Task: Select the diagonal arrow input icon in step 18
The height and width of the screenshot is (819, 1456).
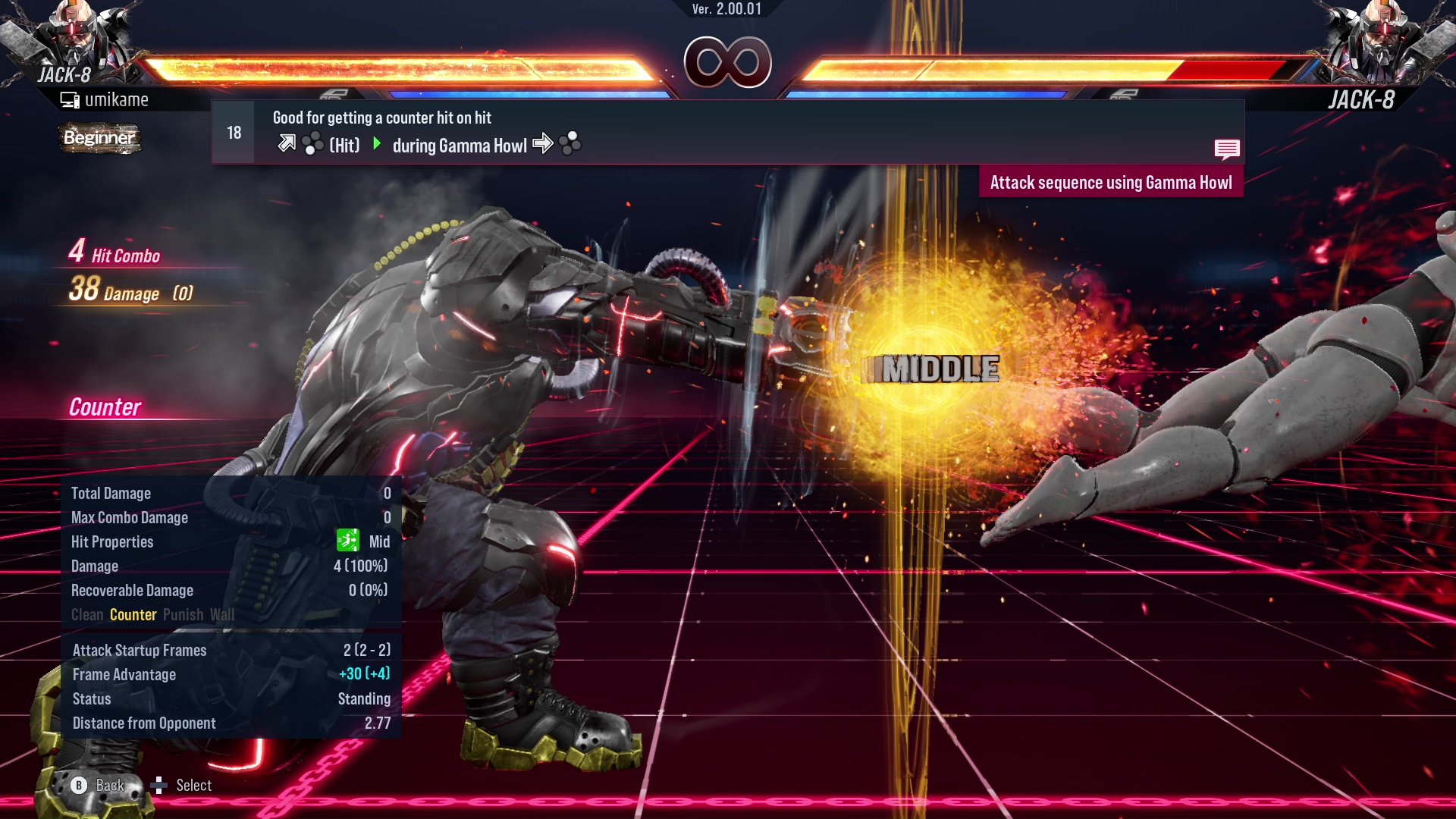Action: pyautogui.click(x=288, y=143)
